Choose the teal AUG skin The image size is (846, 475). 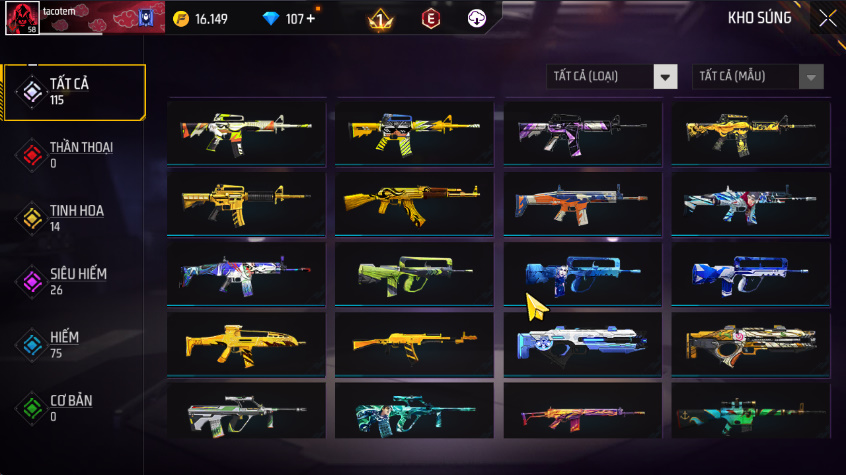click(x=414, y=413)
